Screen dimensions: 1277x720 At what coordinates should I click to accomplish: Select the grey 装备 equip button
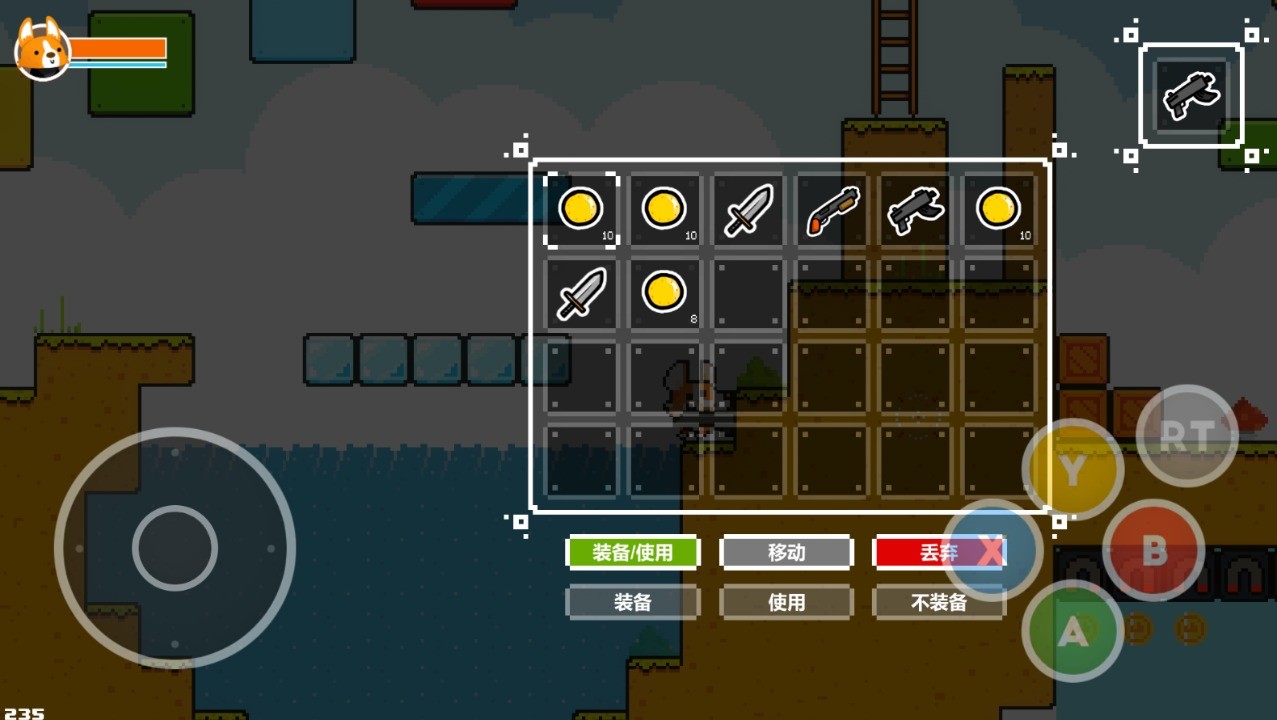[x=632, y=602]
